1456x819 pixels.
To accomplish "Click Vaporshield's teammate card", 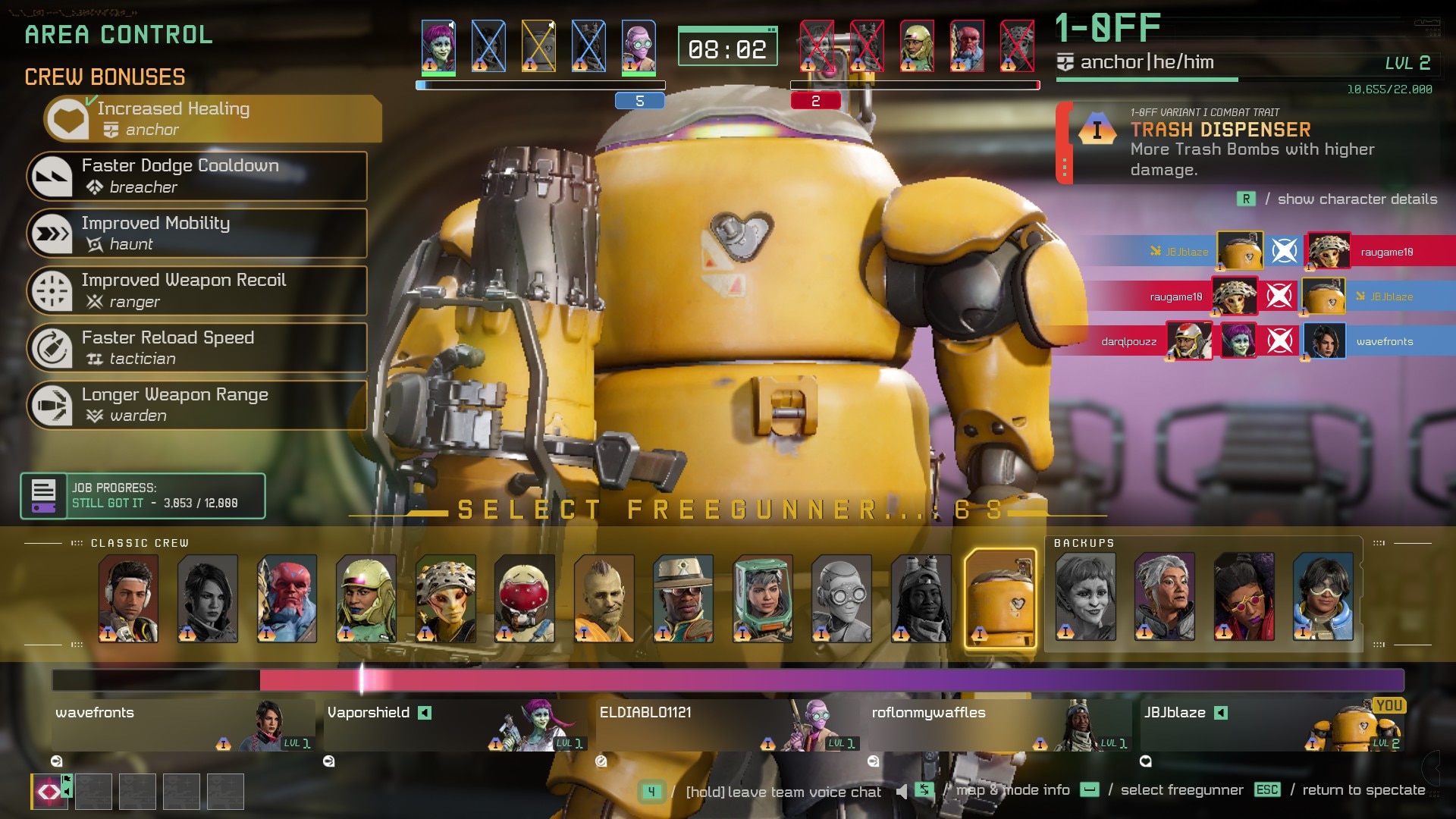I will click(x=455, y=726).
